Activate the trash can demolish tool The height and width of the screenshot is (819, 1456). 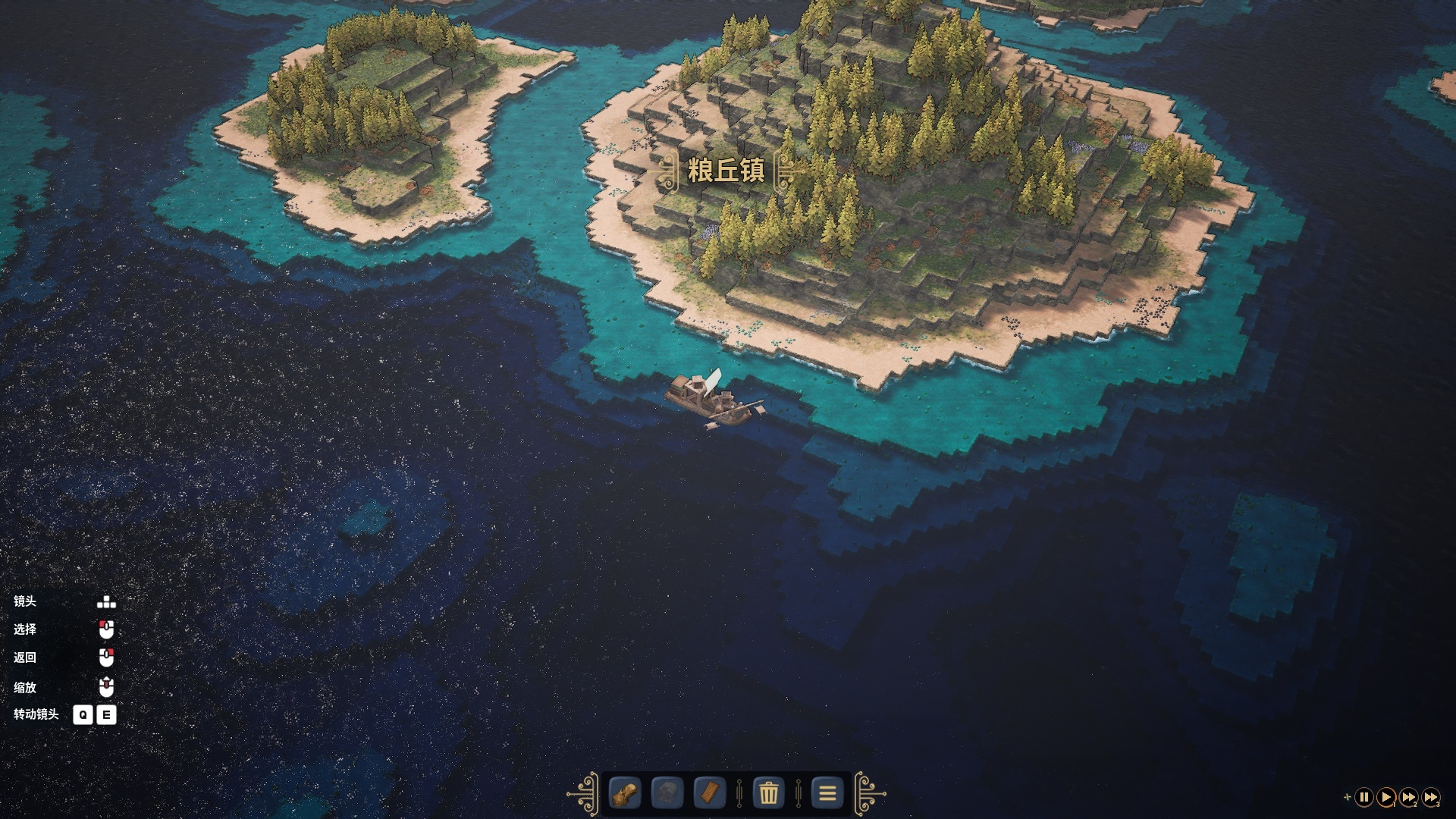pos(768,794)
